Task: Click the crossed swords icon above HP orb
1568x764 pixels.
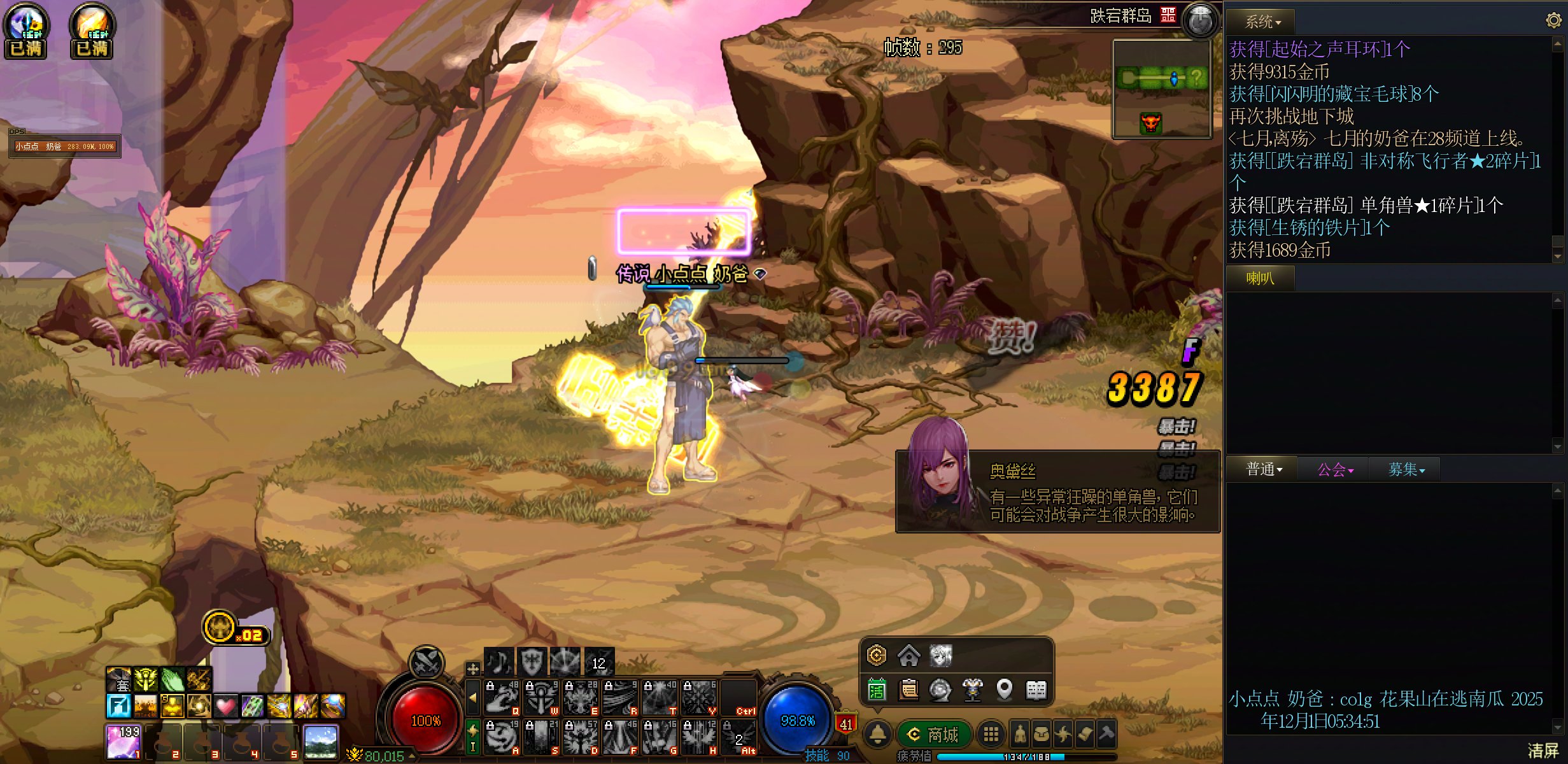Action: pos(426,662)
